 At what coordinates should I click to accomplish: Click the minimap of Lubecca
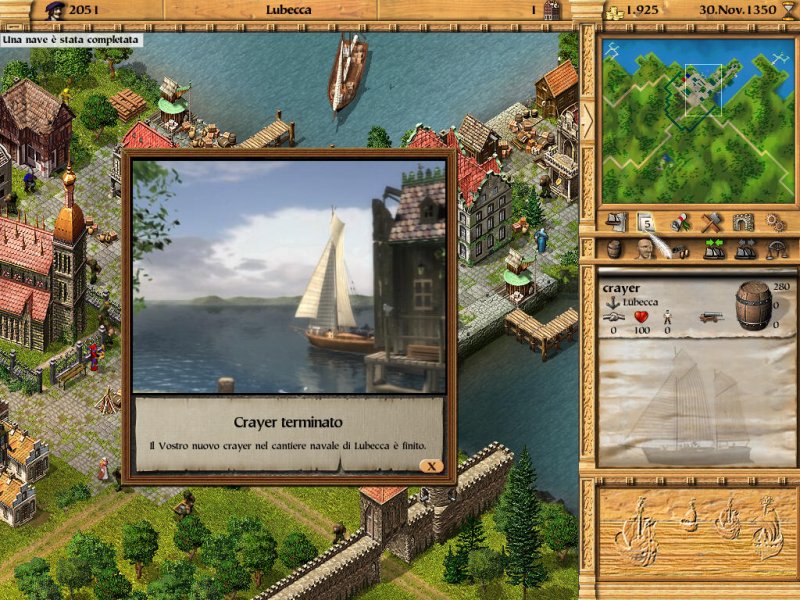(x=691, y=119)
